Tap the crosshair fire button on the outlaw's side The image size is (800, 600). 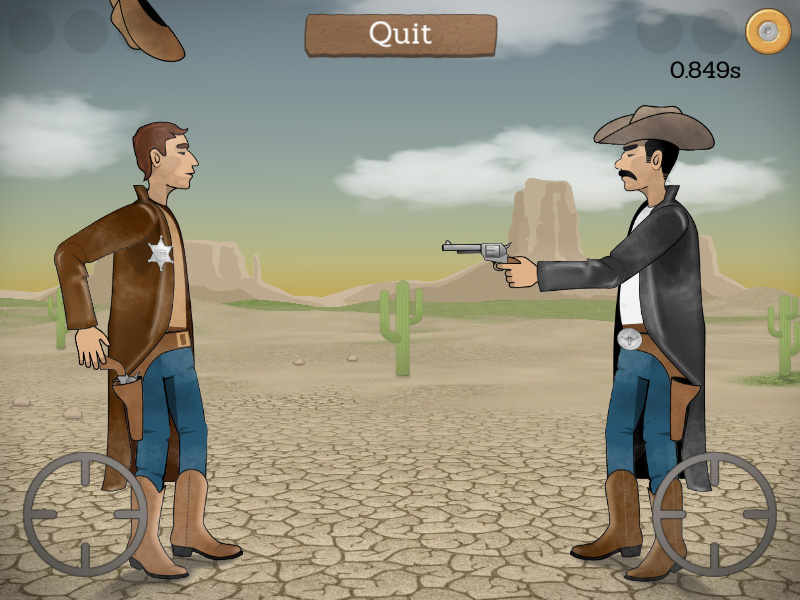coord(714,514)
